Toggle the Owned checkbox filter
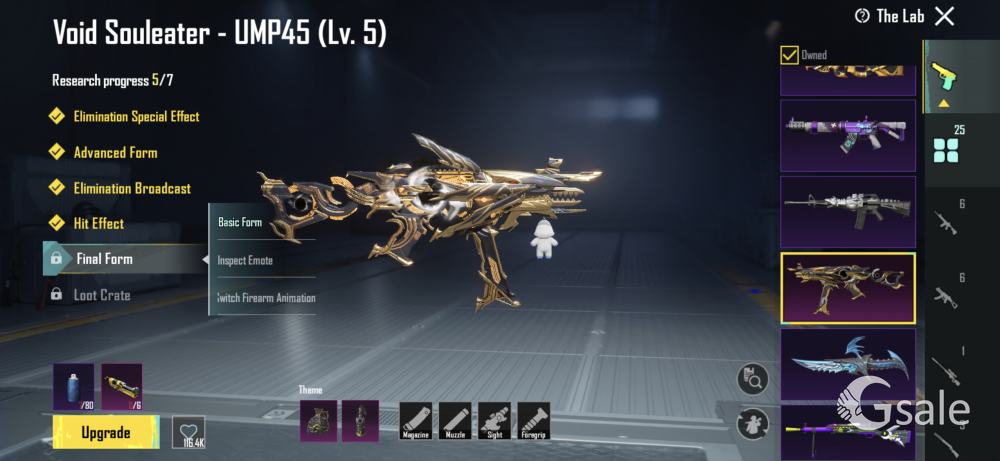Viewport: 1000px width, 461px height. [789, 55]
